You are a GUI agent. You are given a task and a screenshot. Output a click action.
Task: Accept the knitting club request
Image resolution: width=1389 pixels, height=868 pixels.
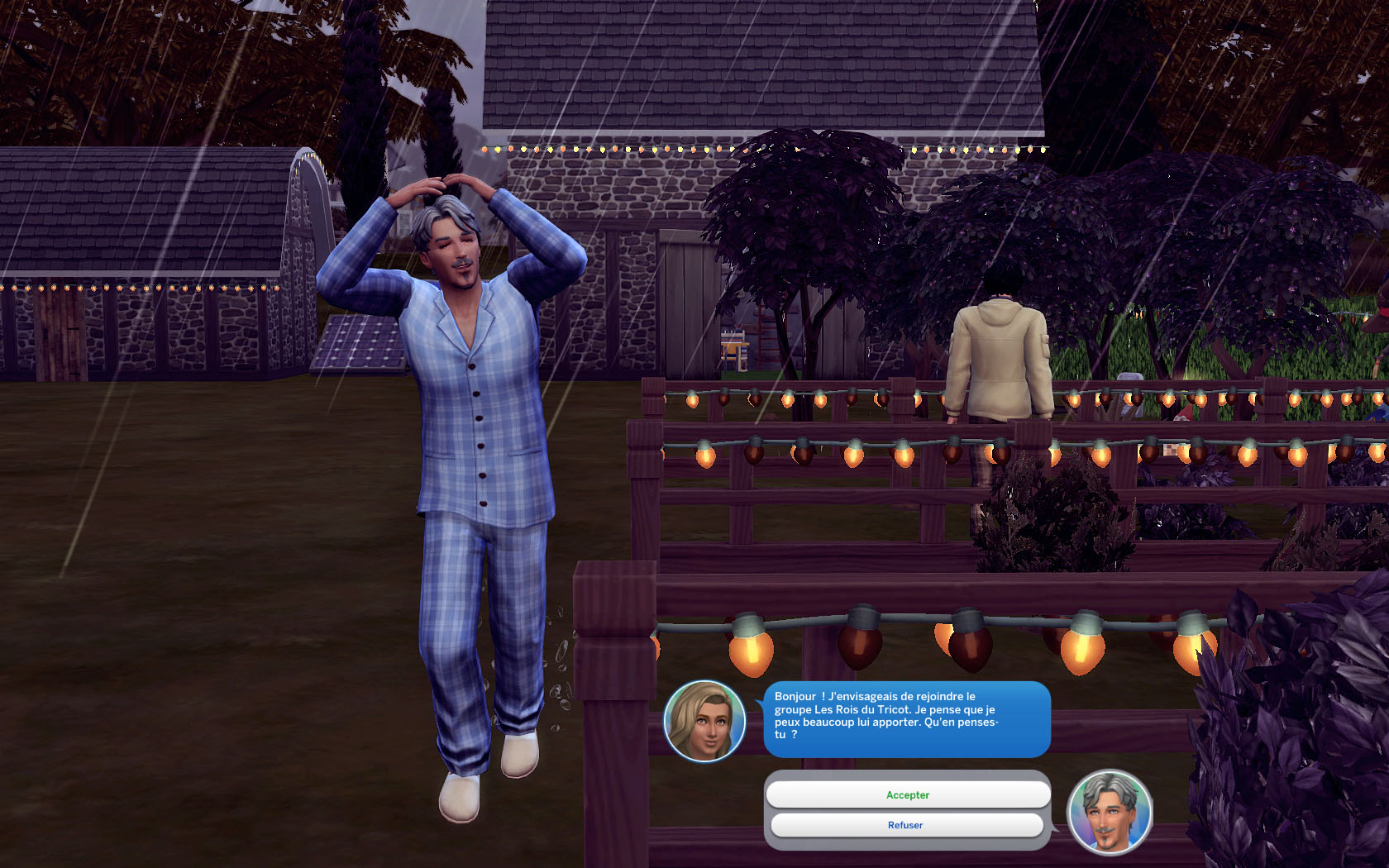click(908, 794)
